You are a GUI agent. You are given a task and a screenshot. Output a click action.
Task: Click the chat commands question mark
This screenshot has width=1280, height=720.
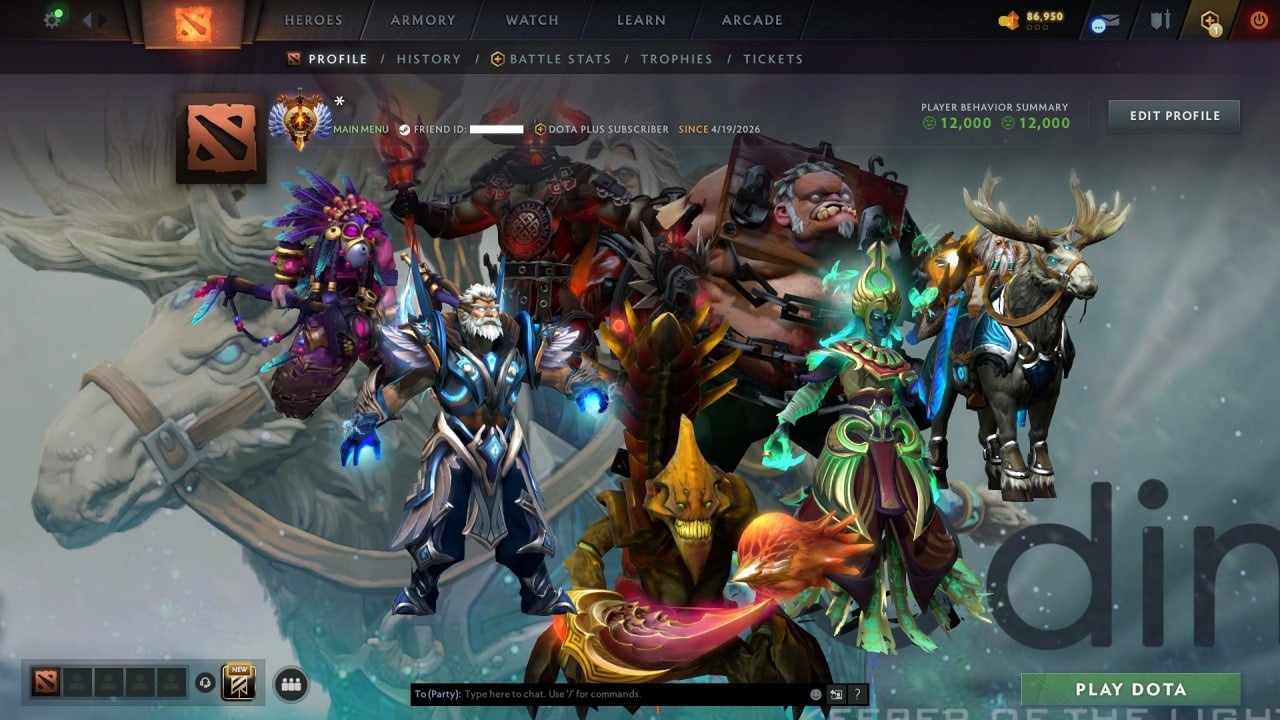(857, 693)
